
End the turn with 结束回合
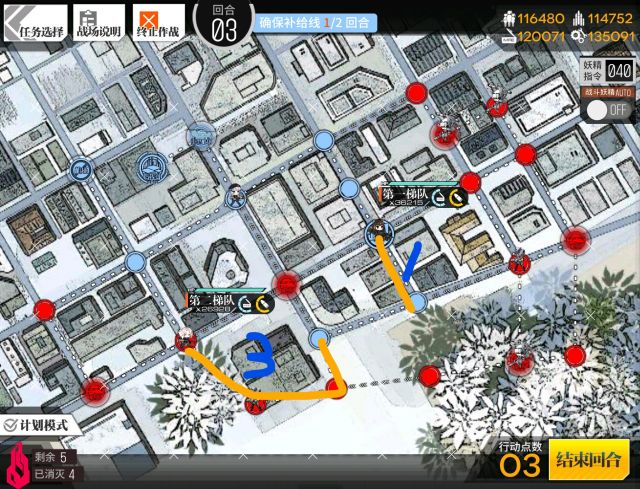(x=589, y=460)
